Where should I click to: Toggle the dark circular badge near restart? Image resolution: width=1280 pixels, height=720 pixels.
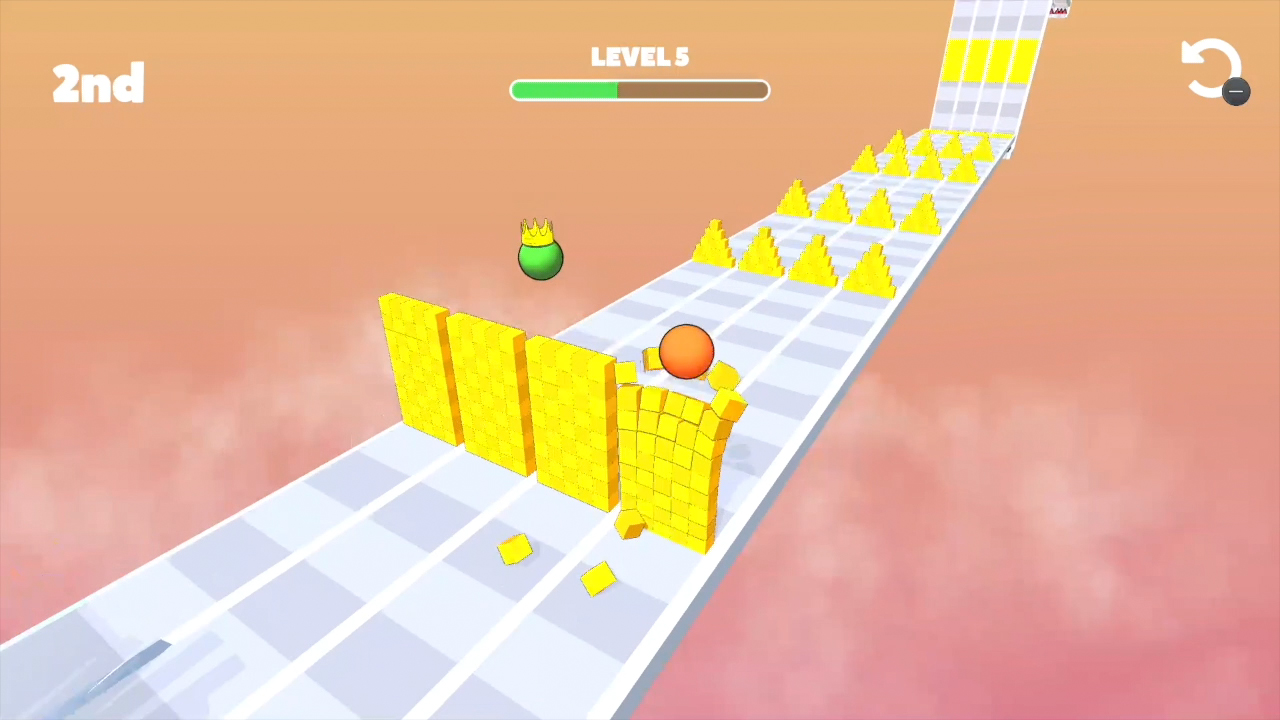[x=1237, y=92]
